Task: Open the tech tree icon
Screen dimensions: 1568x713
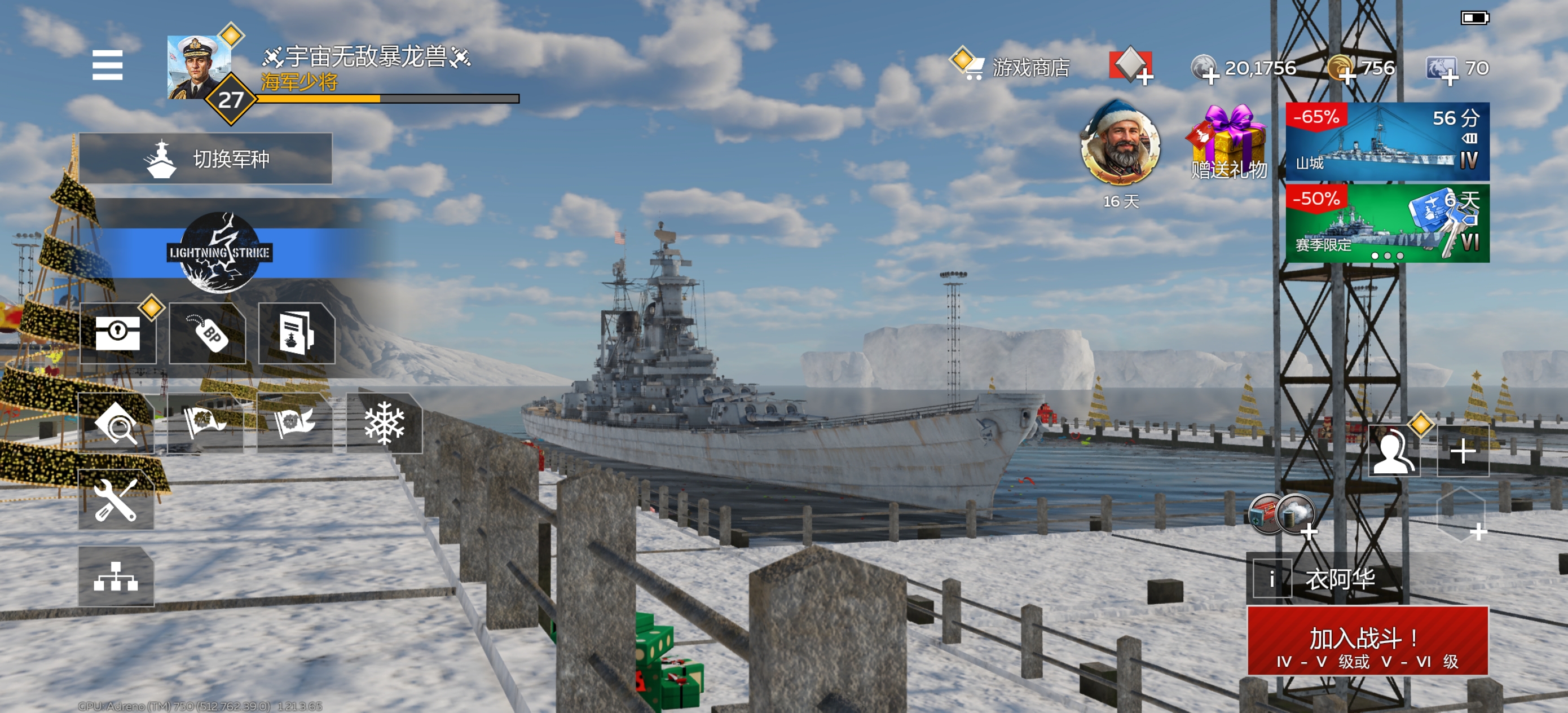Action: pos(116,576)
